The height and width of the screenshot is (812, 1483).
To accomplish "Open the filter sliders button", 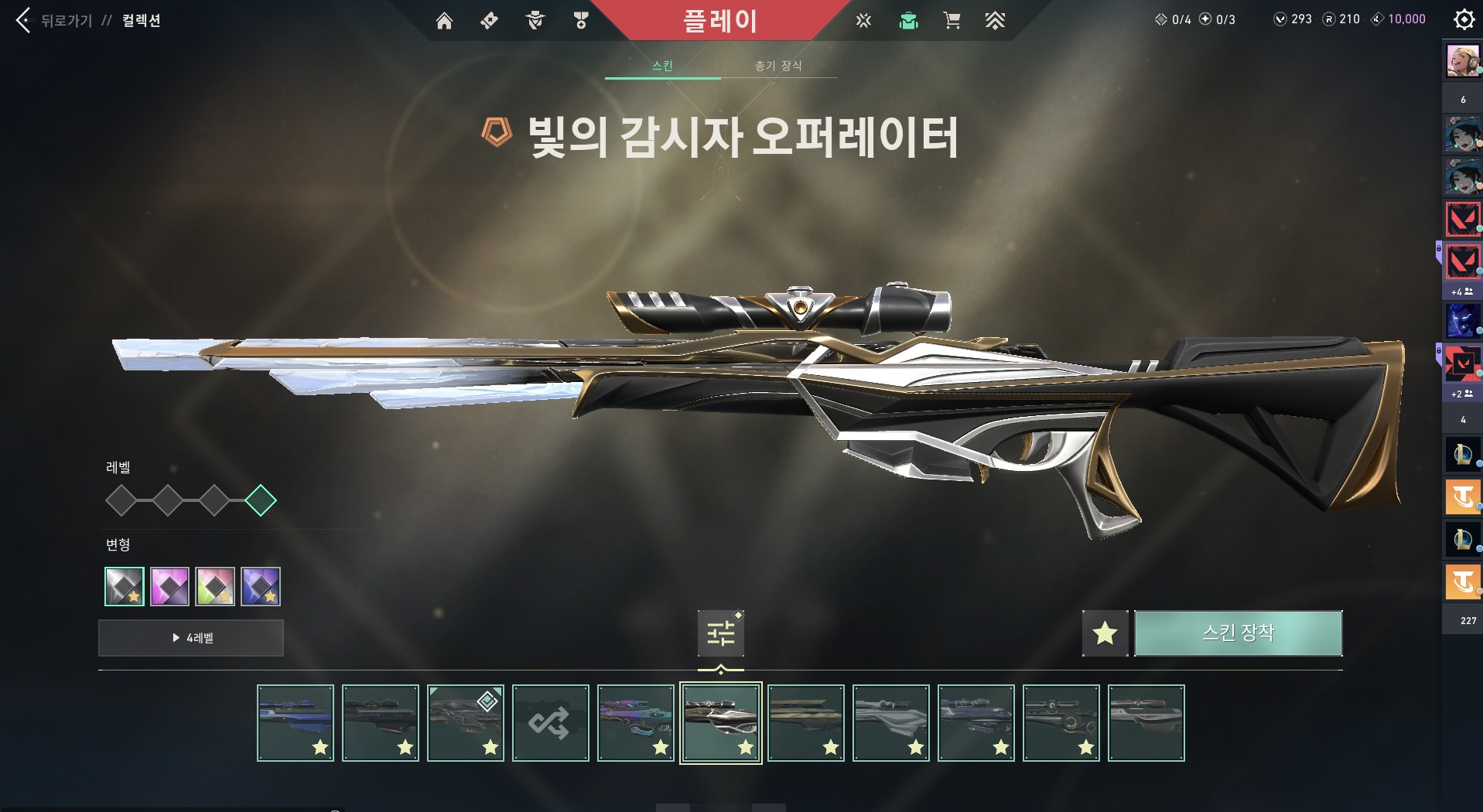I will click(x=720, y=633).
